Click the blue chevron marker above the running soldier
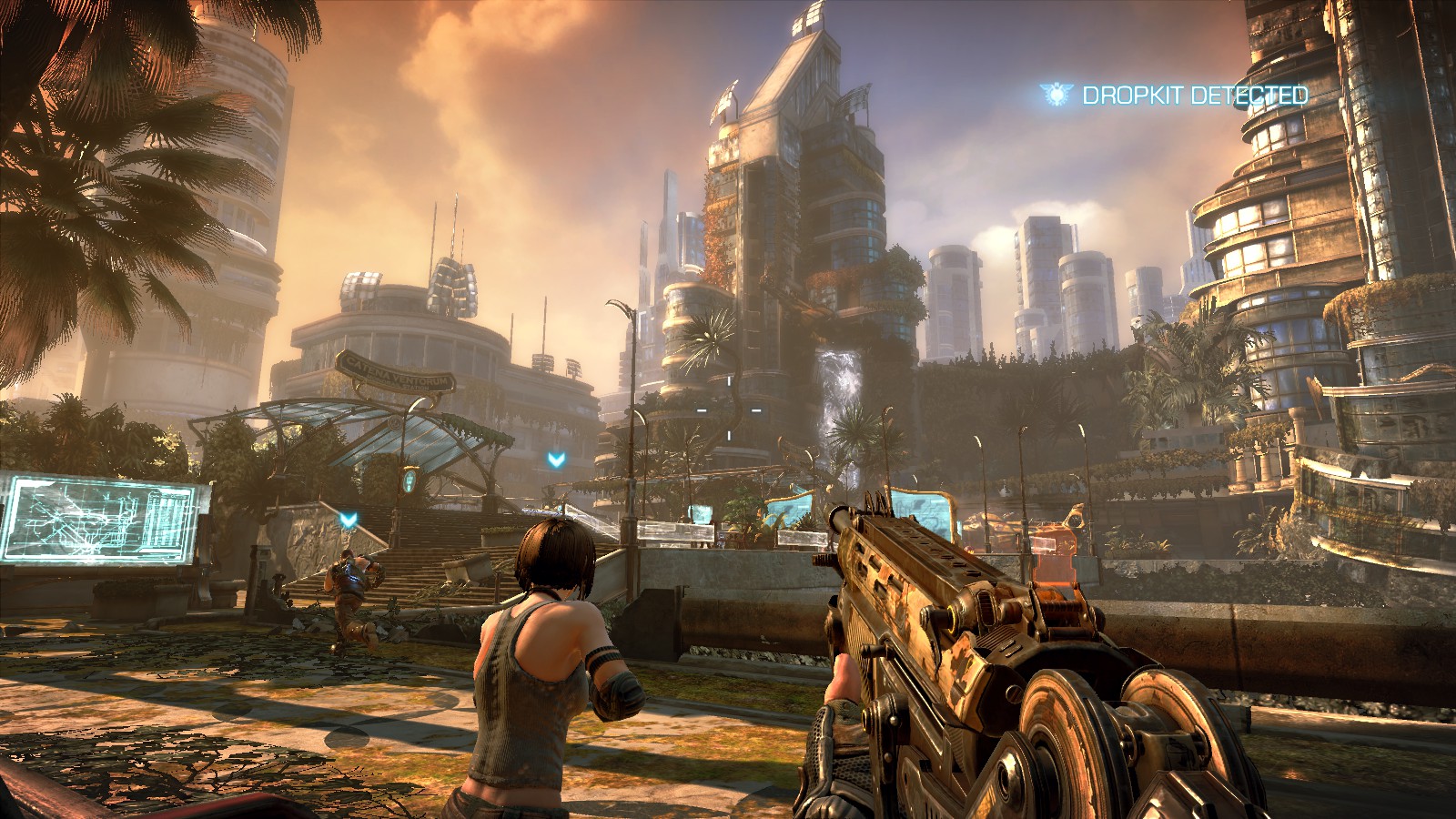Viewport: 1456px width, 819px height. coord(348,520)
